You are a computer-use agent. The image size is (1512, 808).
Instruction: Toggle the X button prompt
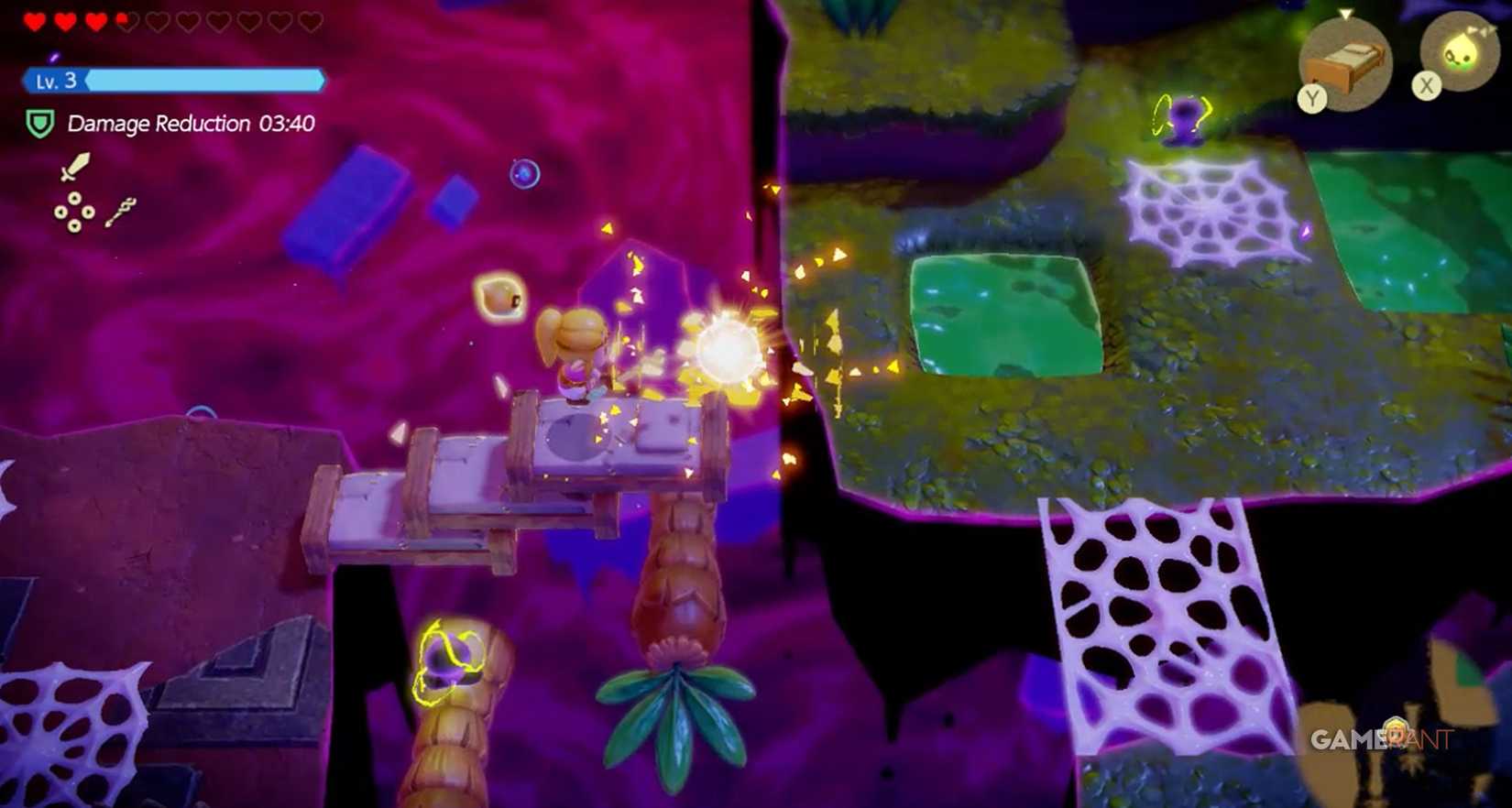tap(1427, 85)
